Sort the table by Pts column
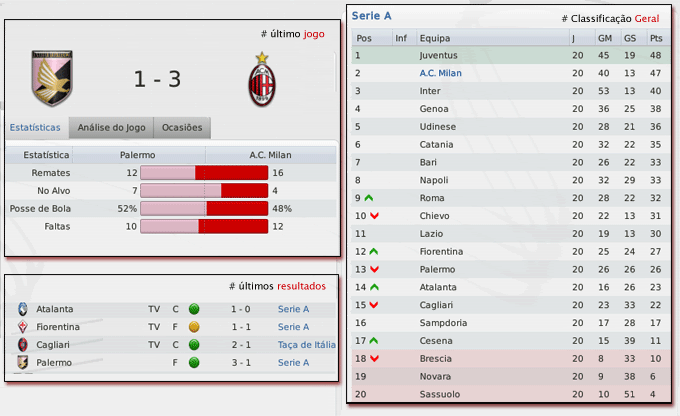The width and height of the screenshot is (680, 416). point(656,38)
